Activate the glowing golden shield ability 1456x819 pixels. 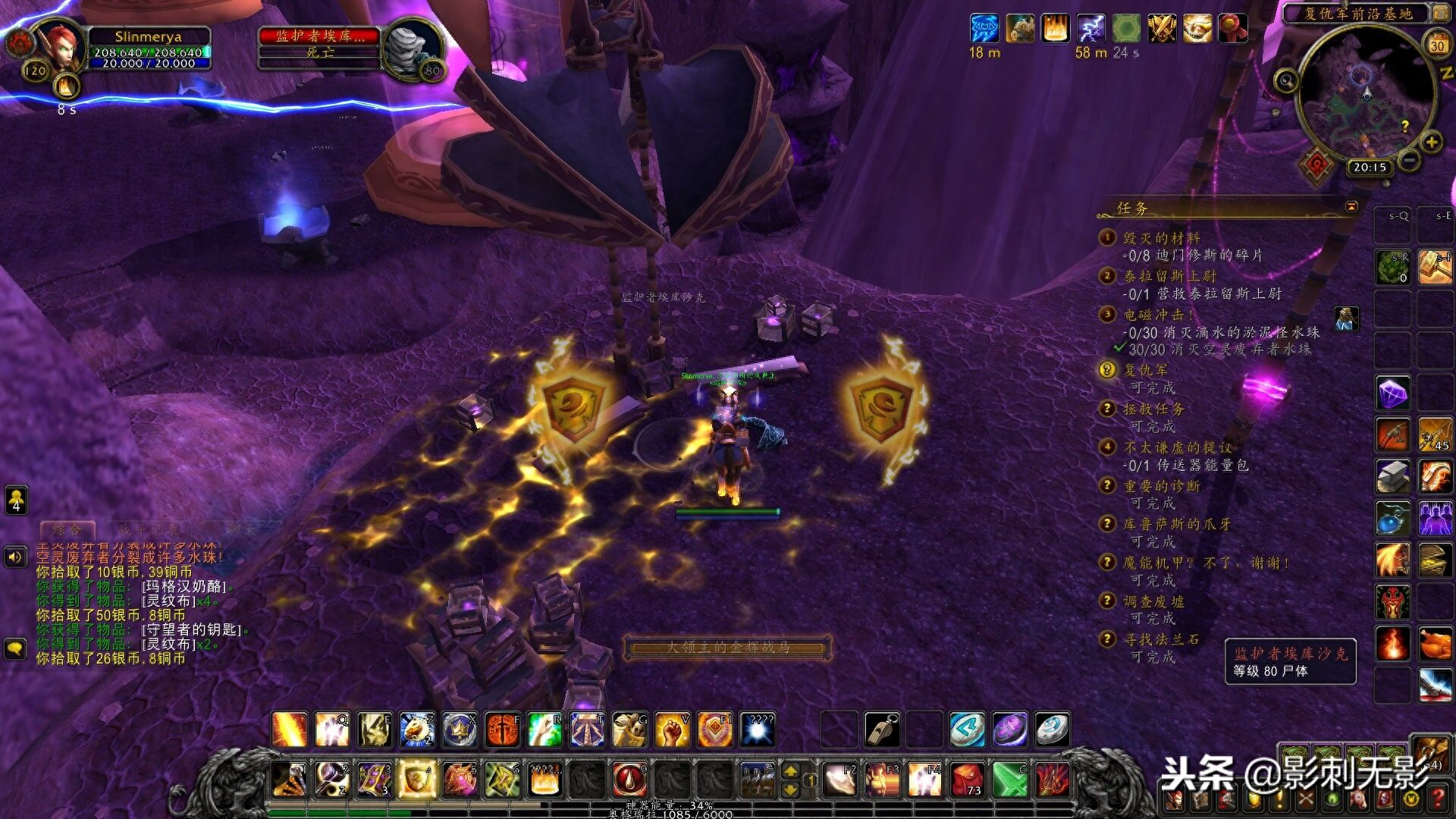pyautogui.click(x=417, y=779)
